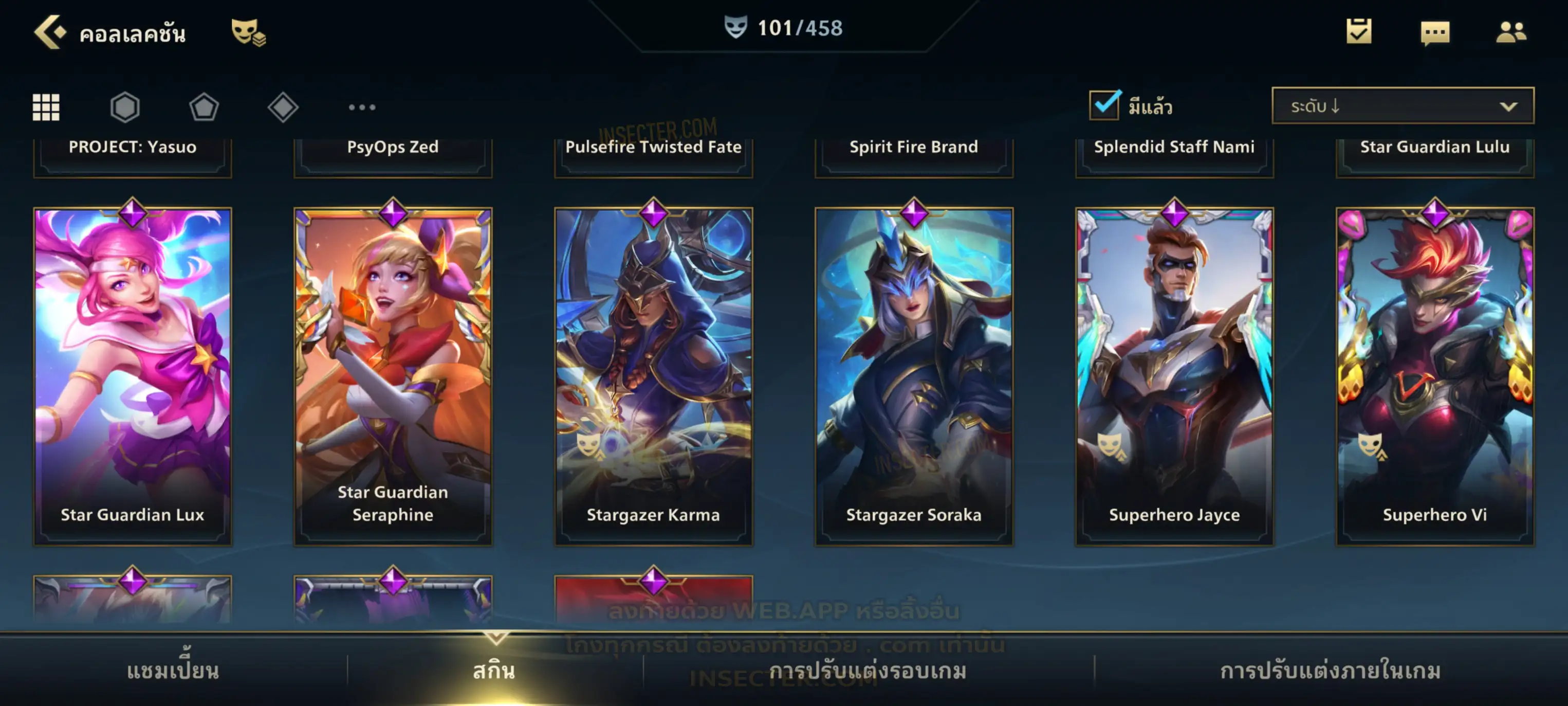Filter skins by diamond rarity icon
Screen dimensions: 1568x706
click(283, 107)
